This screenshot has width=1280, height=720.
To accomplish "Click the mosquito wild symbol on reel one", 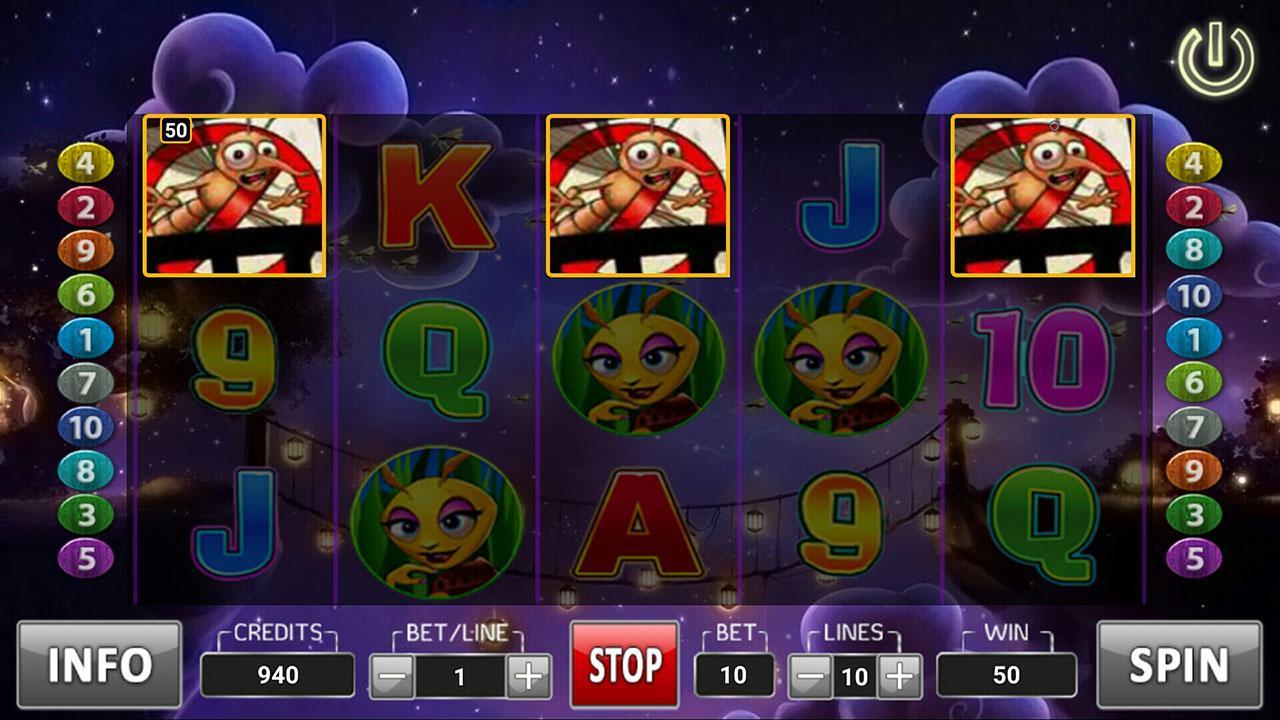I will click(x=236, y=195).
